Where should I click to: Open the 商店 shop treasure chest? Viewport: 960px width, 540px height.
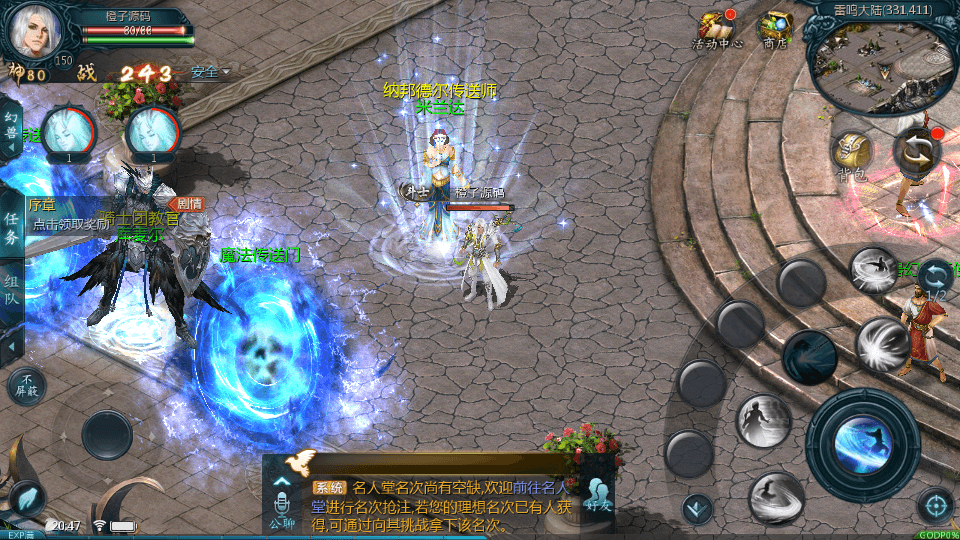tap(775, 28)
